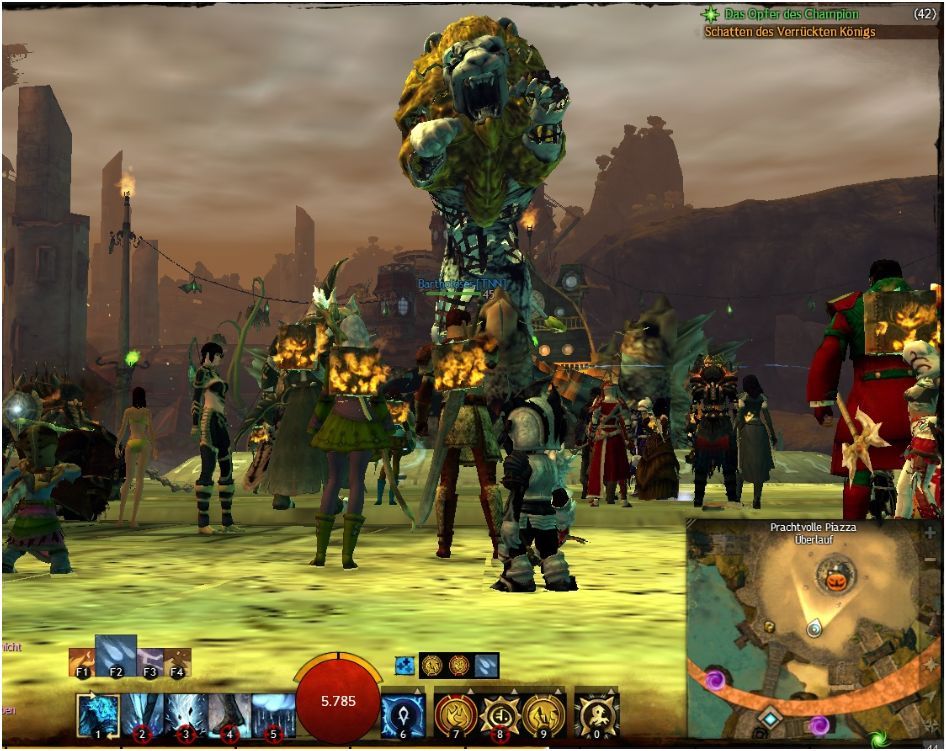
Task: Cast weapon skill 5 with falling rain
Action: (x=272, y=714)
